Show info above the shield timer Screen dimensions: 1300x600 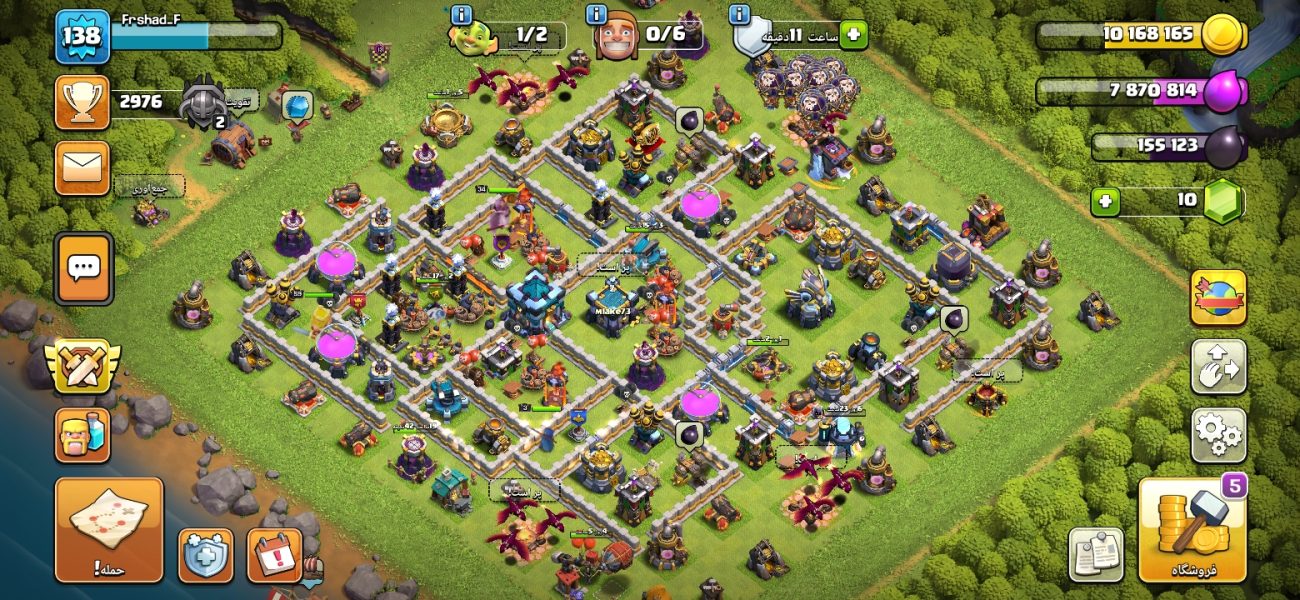740,14
